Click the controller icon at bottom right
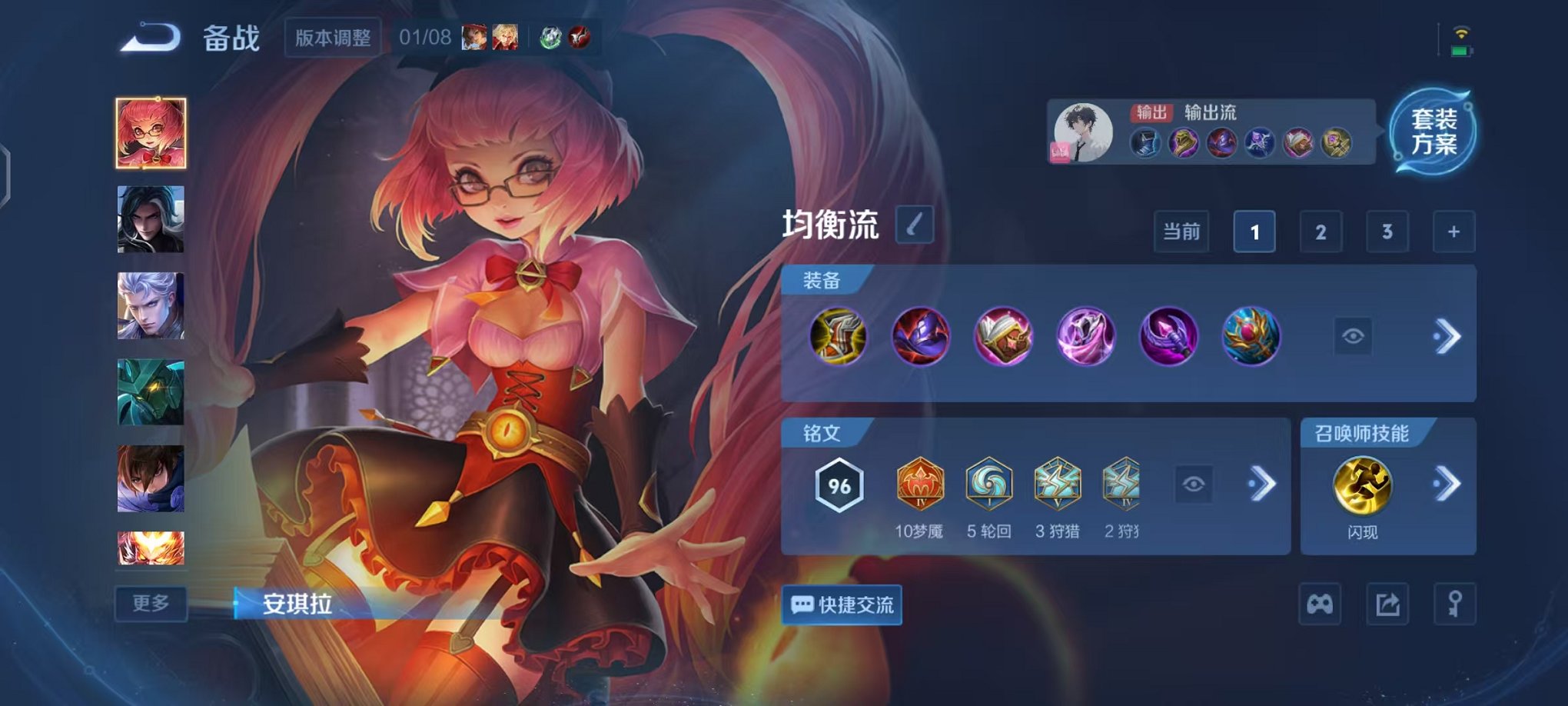This screenshot has height=706, width=1568. (x=1320, y=606)
